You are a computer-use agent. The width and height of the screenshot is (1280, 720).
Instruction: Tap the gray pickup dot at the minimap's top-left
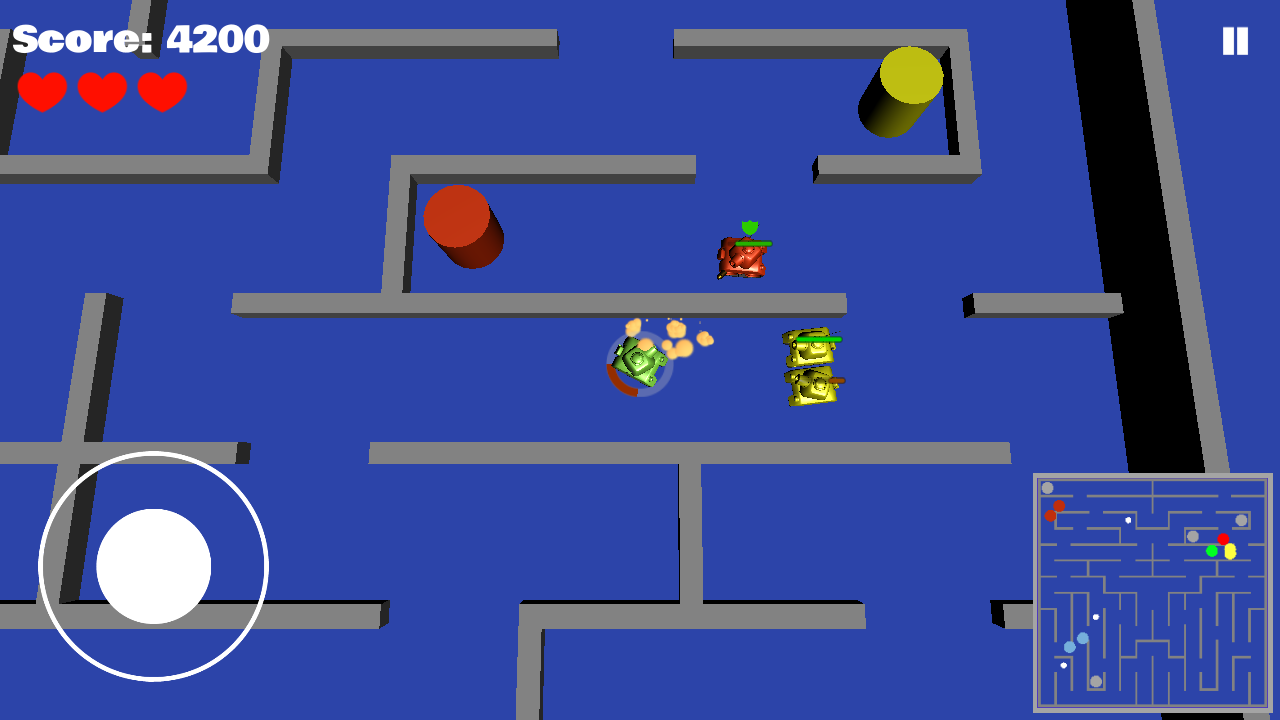pyautogui.click(x=1047, y=486)
